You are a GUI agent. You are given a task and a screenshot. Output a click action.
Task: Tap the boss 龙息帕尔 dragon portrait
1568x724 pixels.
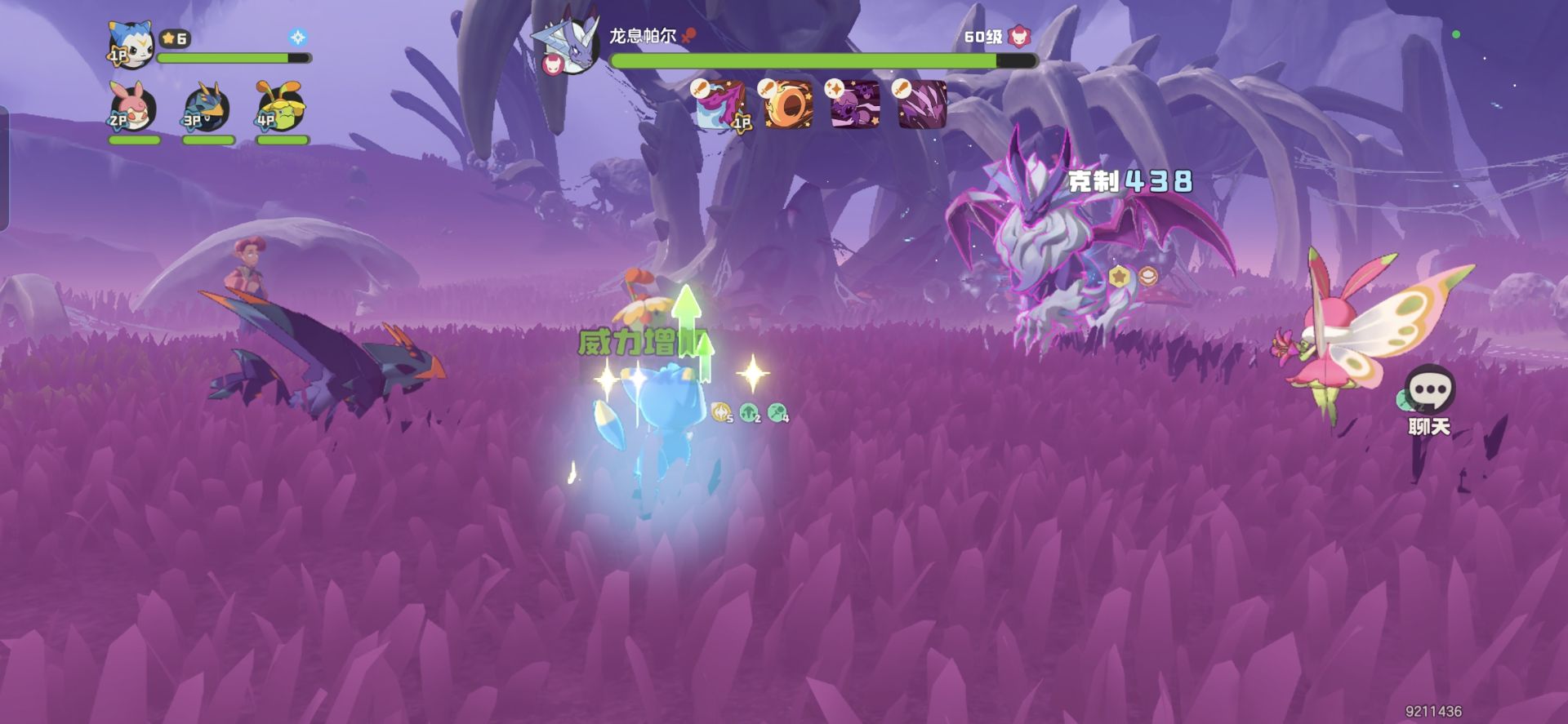pyautogui.click(x=568, y=46)
